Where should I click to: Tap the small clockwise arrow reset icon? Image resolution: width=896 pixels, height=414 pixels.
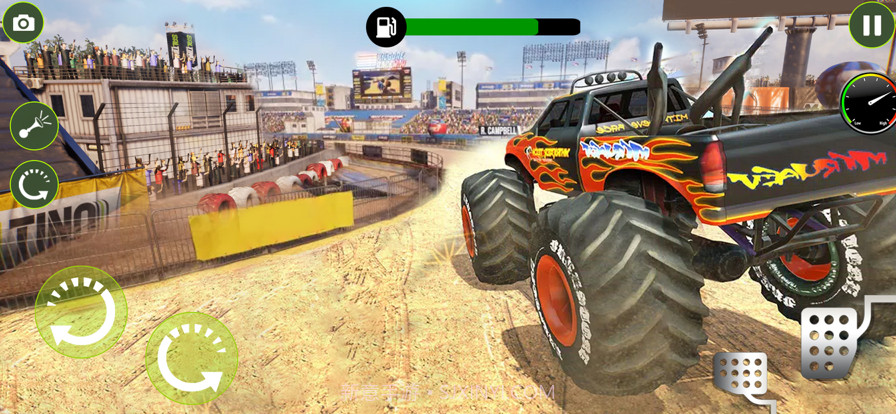pos(34,185)
